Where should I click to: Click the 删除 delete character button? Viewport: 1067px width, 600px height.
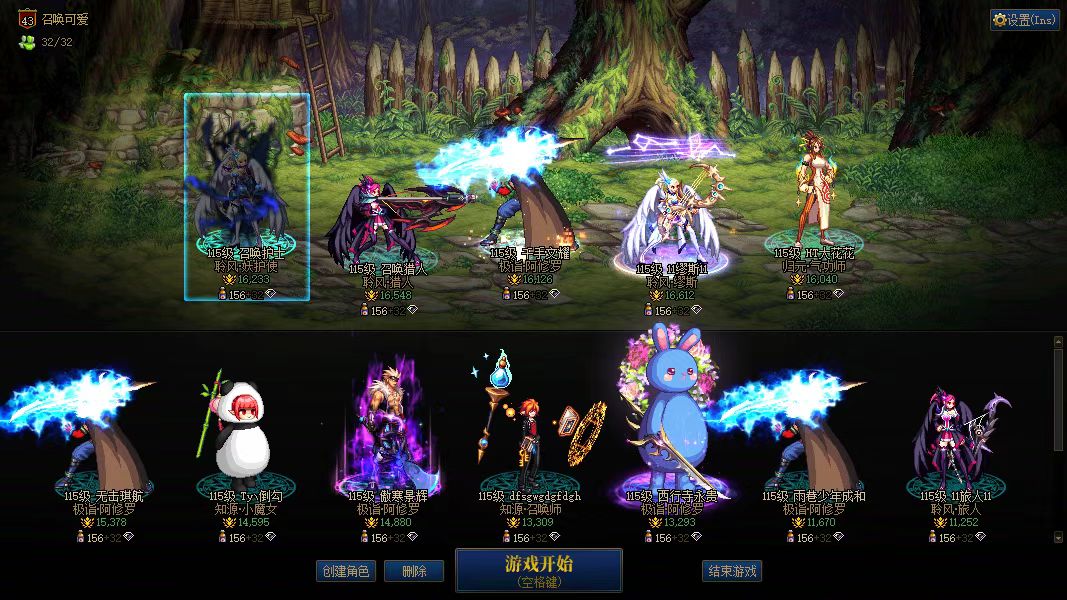pyautogui.click(x=414, y=571)
